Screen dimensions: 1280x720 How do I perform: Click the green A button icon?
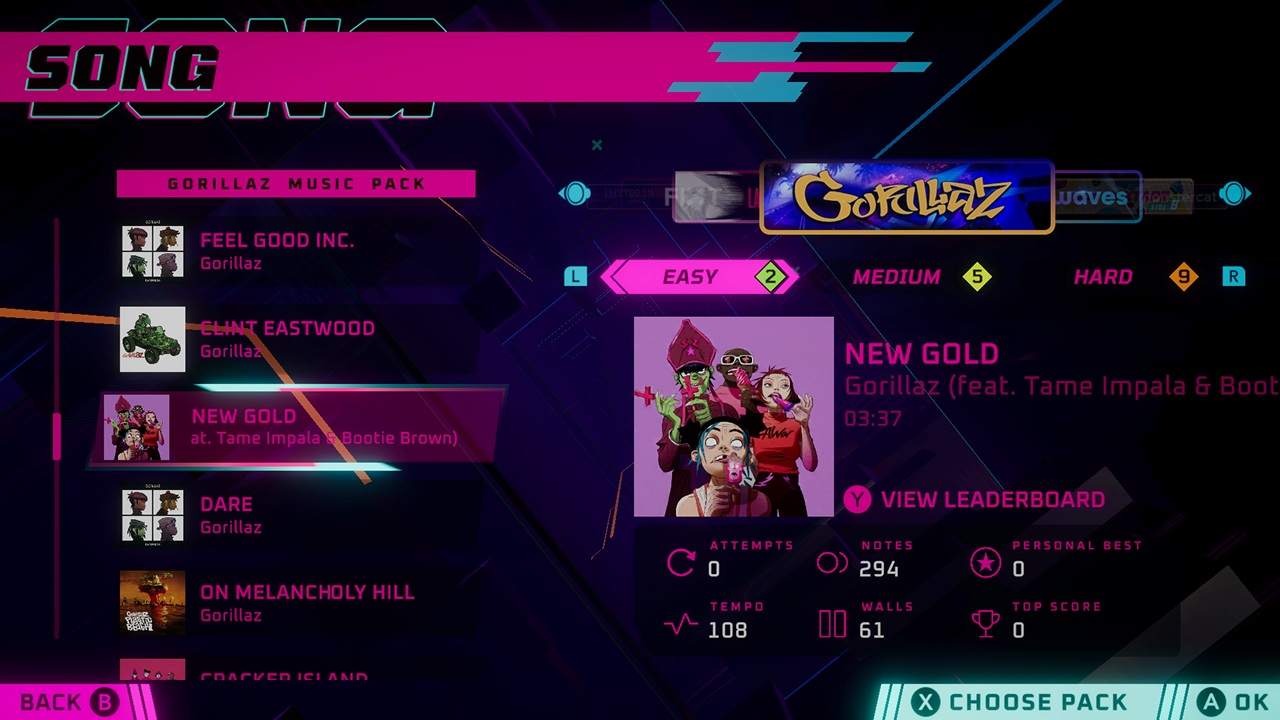[1211, 701]
